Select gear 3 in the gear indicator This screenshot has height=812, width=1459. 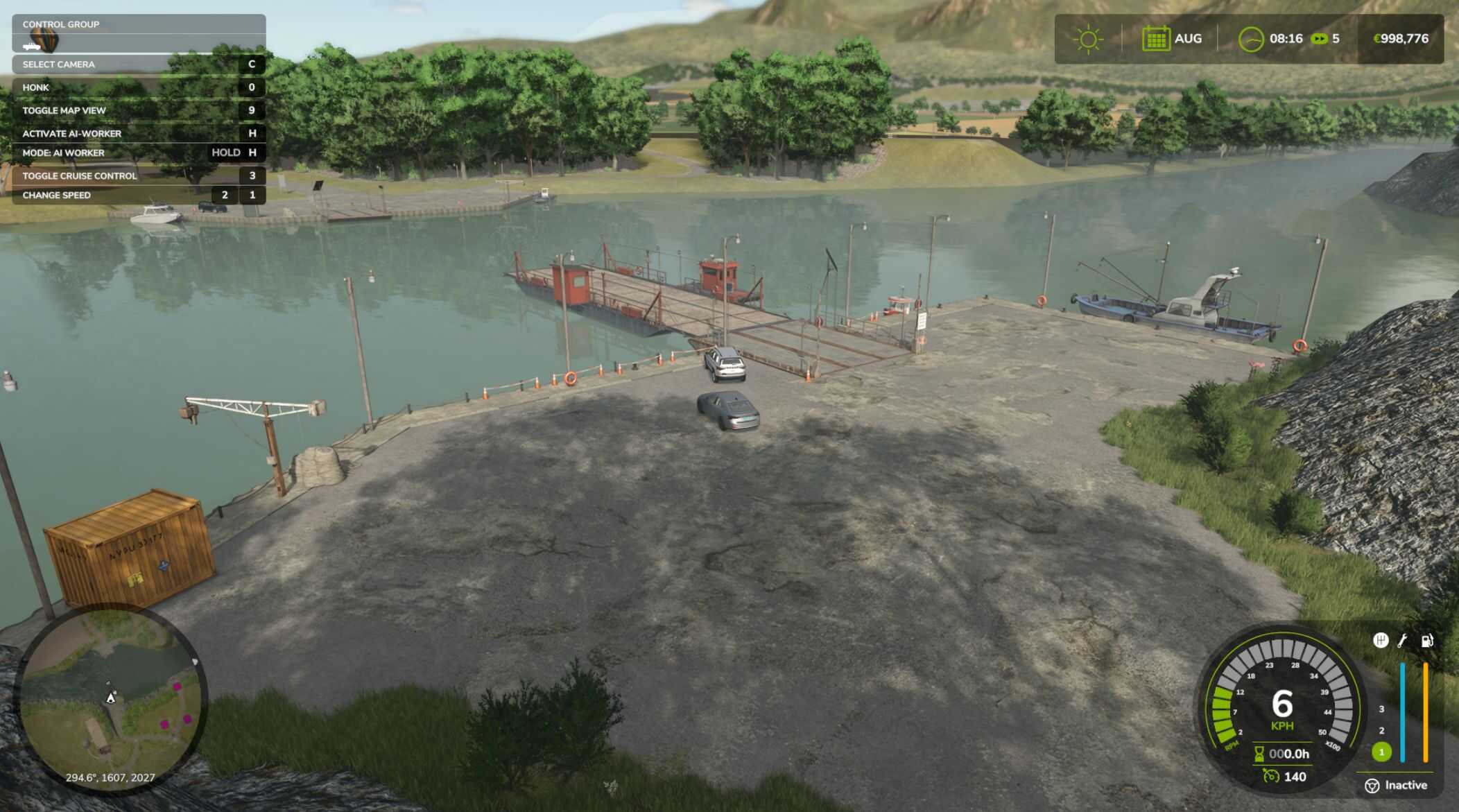click(x=1381, y=709)
